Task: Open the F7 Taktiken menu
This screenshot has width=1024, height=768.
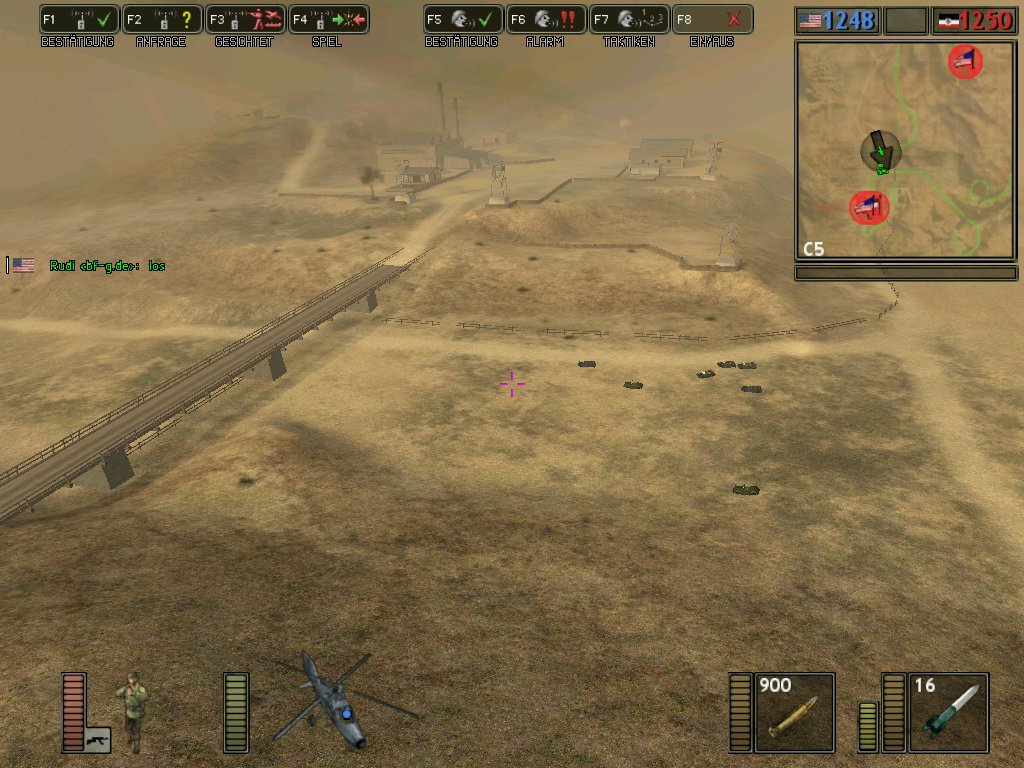Action: pos(628,19)
